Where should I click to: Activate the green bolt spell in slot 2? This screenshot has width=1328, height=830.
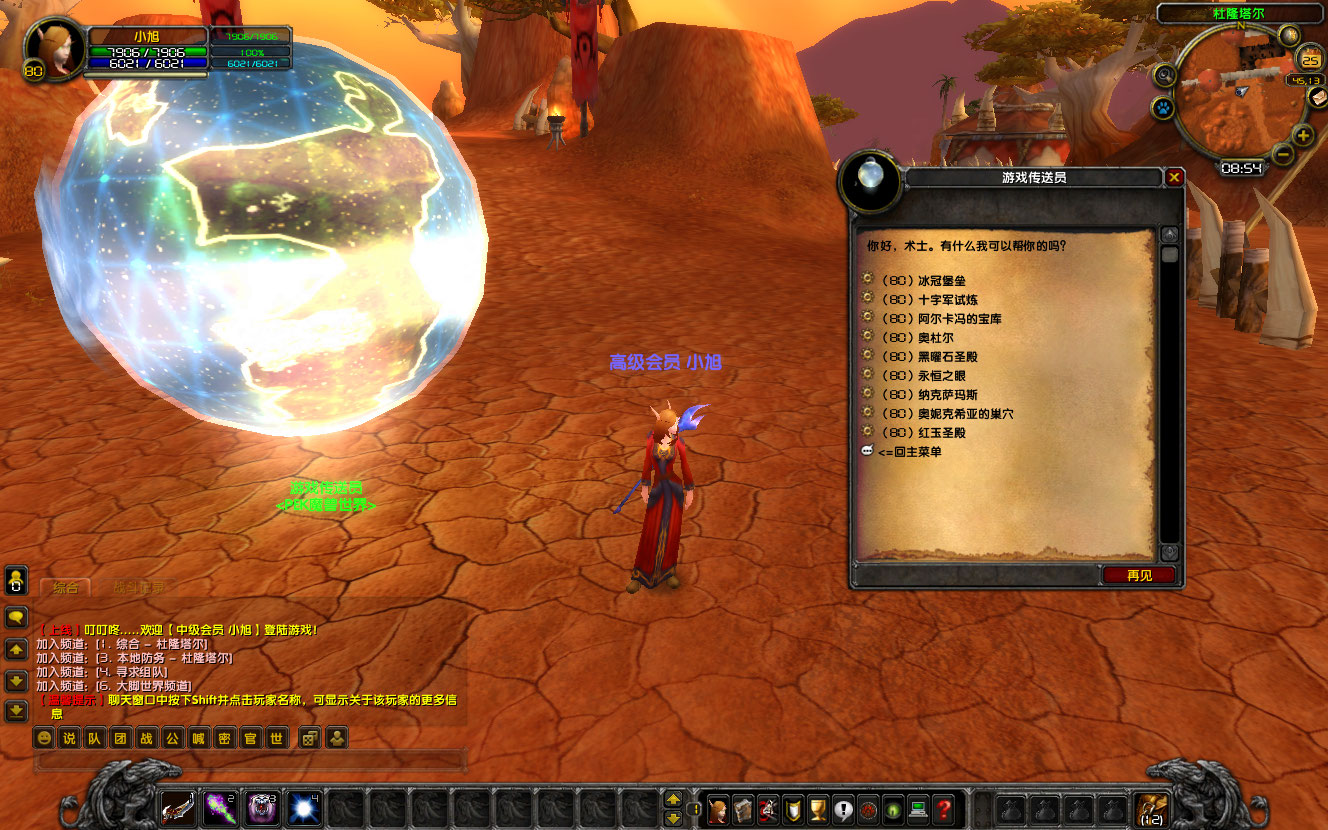221,807
